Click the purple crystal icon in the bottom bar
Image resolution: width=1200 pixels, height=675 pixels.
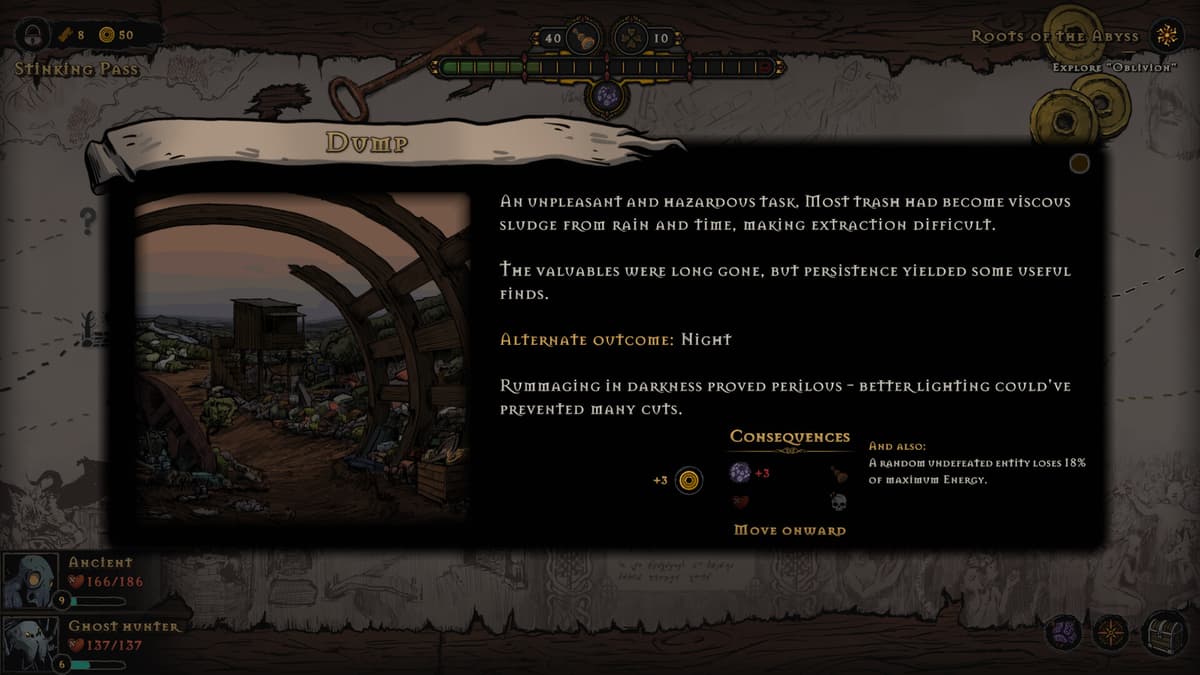point(1062,632)
